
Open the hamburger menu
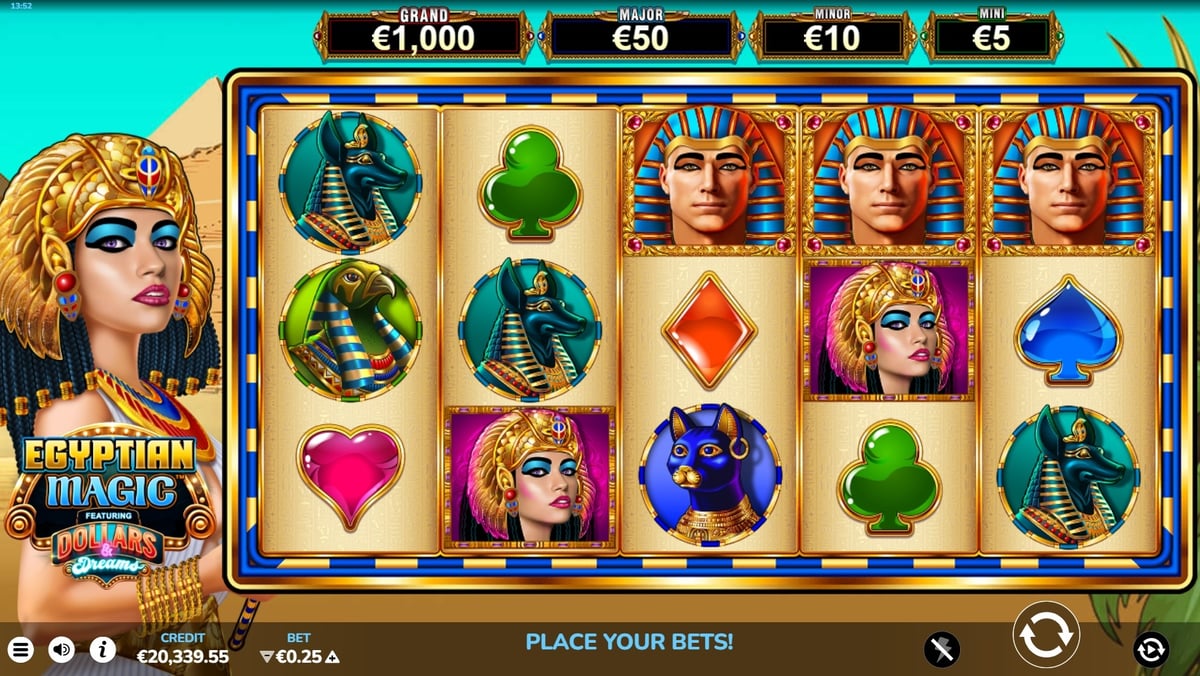point(21,650)
